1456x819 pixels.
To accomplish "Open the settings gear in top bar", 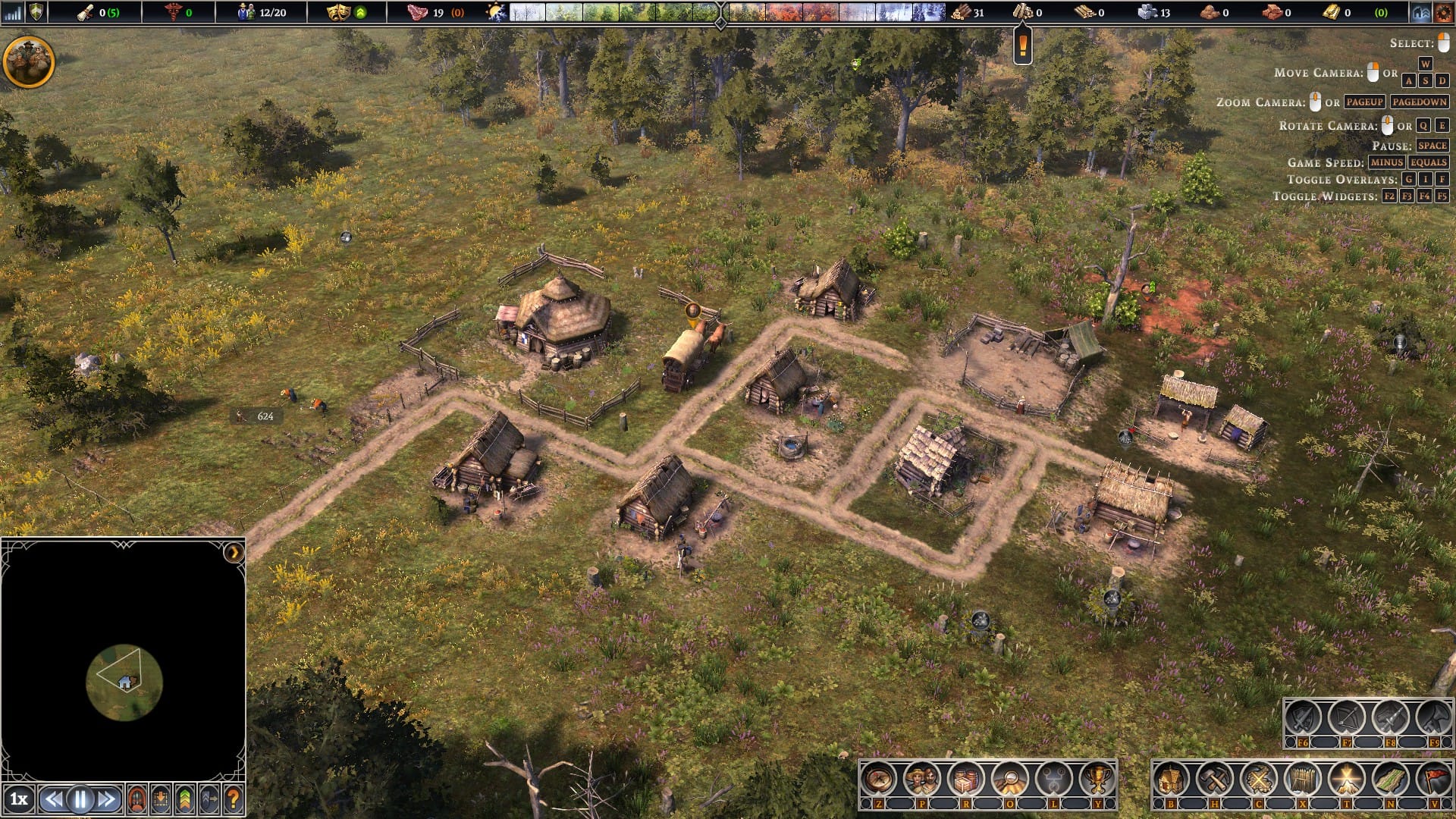I will click(1443, 12).
